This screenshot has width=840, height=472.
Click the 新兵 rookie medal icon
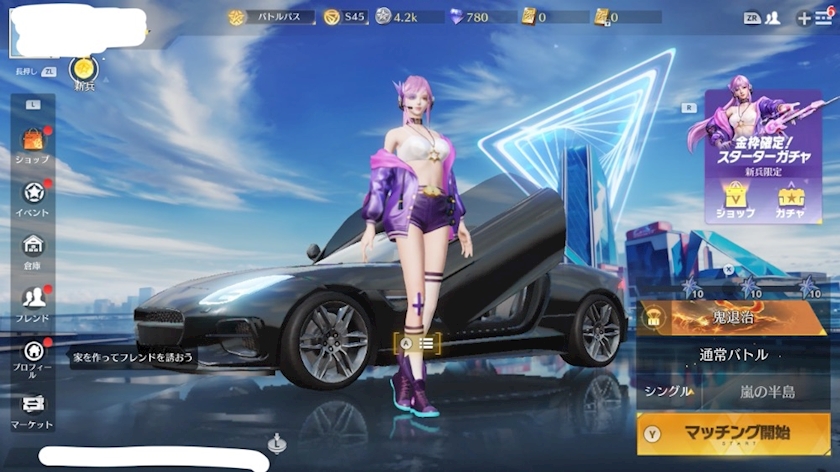click(85, 71)
